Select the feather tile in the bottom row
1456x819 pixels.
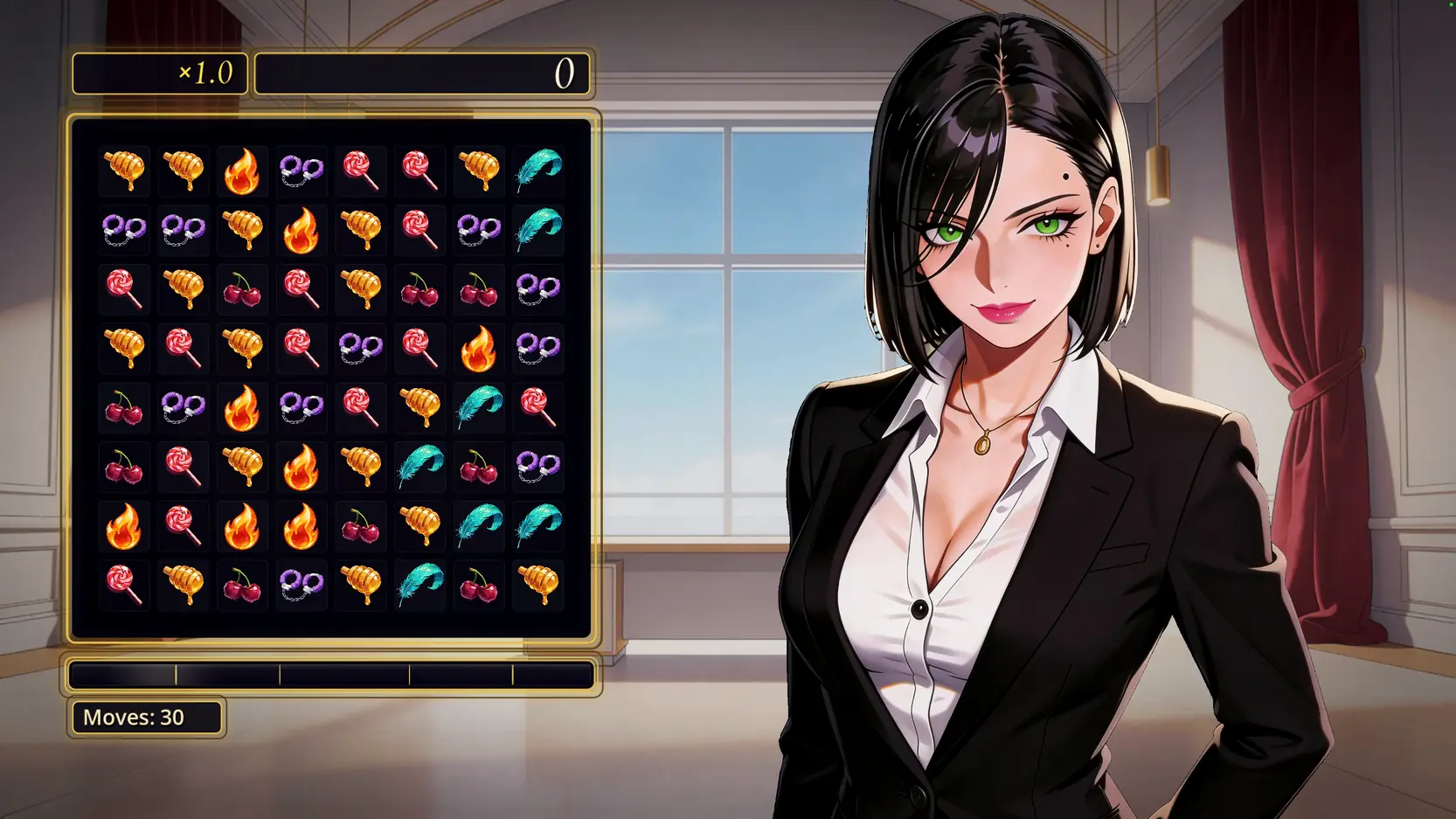pyautogui.click(x=419, y=584)
